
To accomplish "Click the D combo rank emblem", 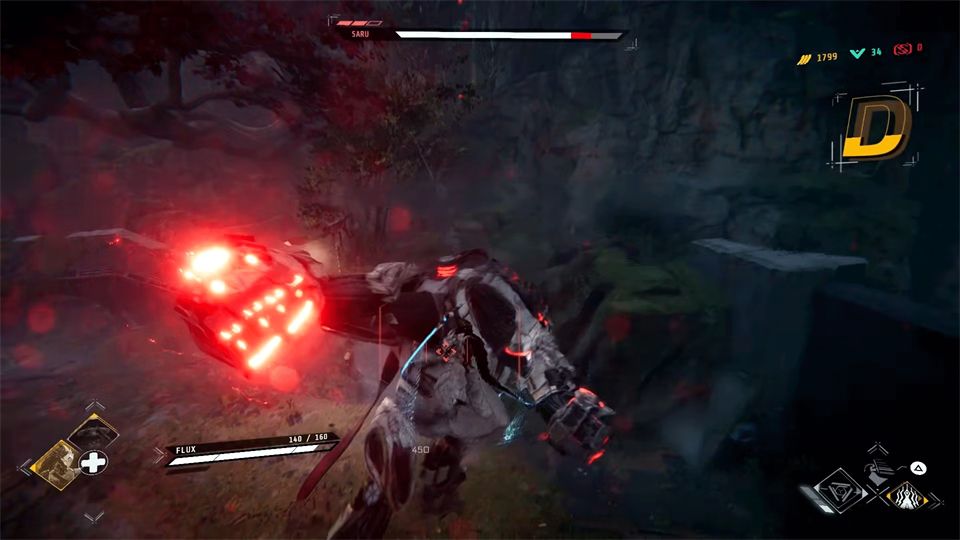I will (x=875, y=128).
